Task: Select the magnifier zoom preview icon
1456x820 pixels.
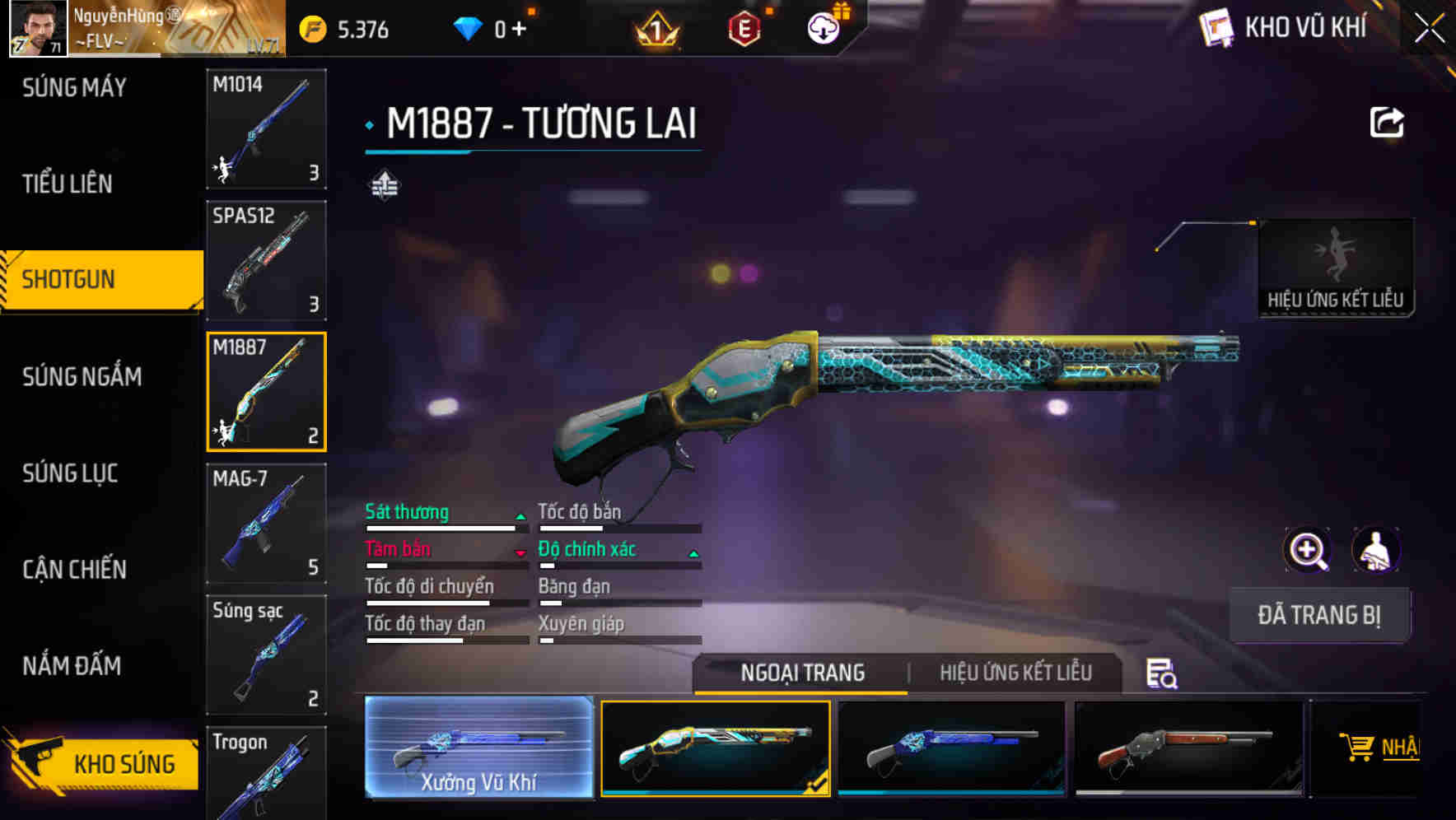Action: point(1308,550)
